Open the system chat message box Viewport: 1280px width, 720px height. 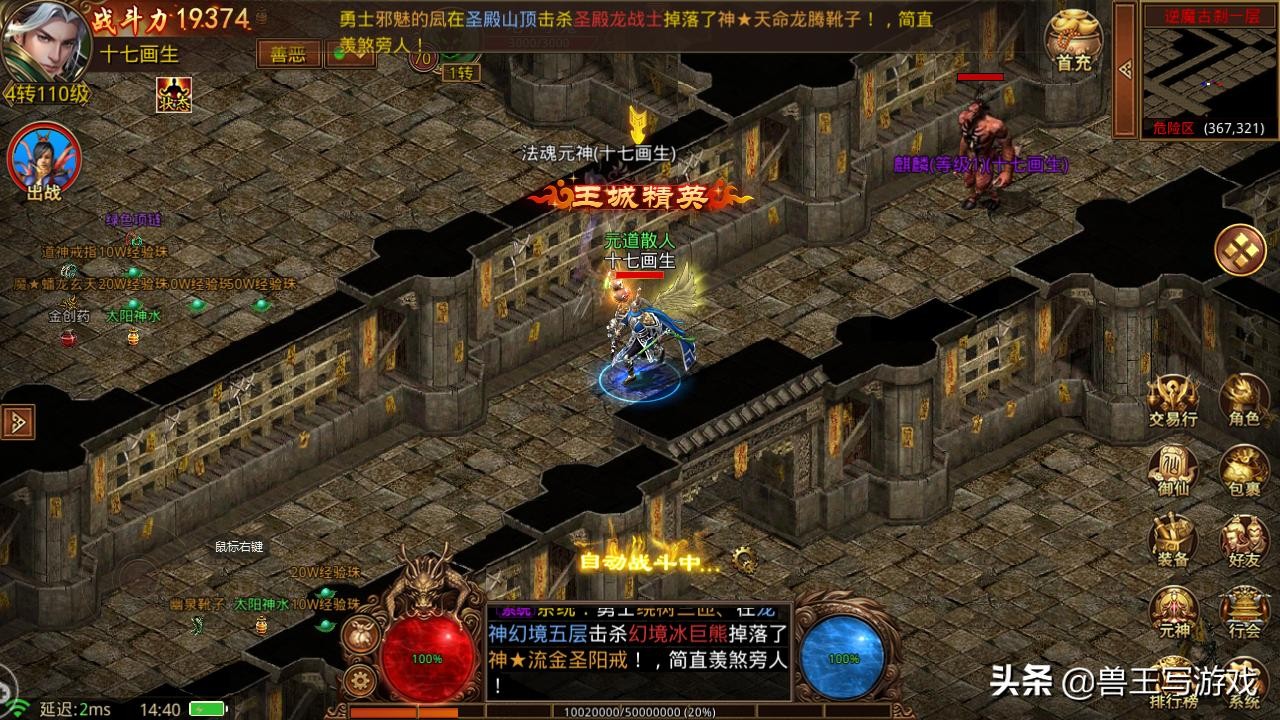tap(638, 651)
